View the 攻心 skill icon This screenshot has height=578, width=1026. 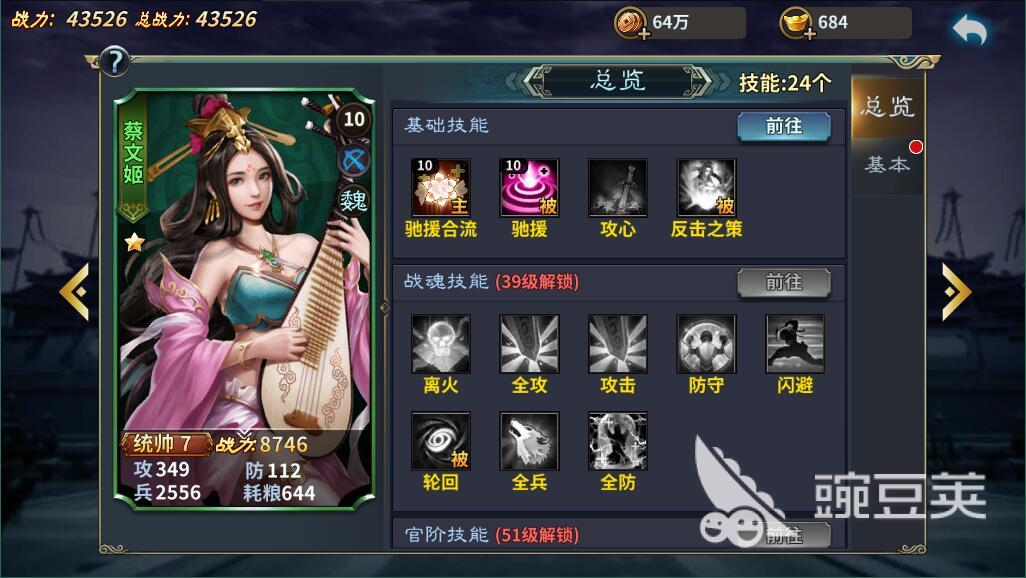click(x=618, y=188)
